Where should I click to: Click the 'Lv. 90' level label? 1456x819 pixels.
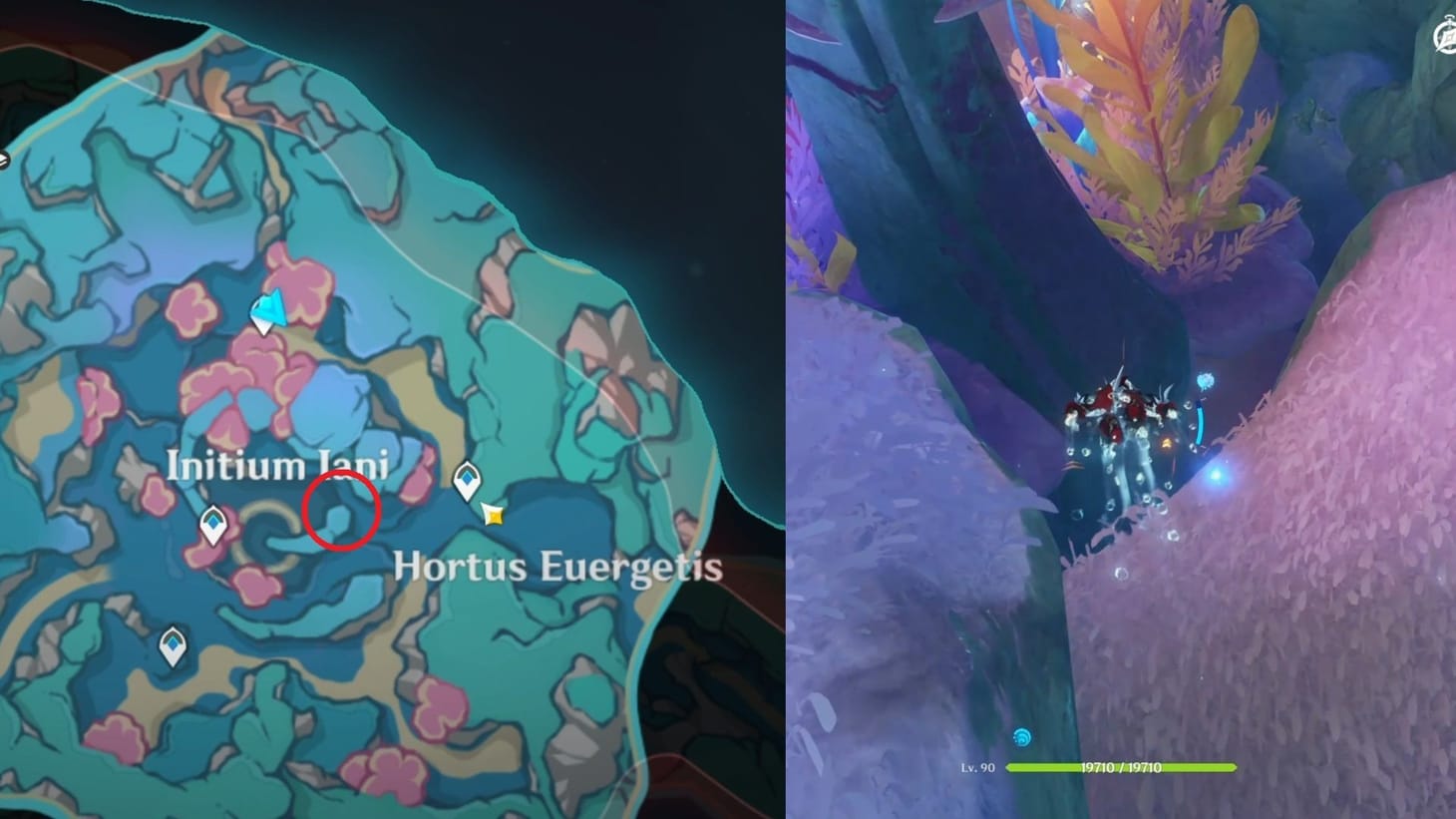click(x=976, y=766)
